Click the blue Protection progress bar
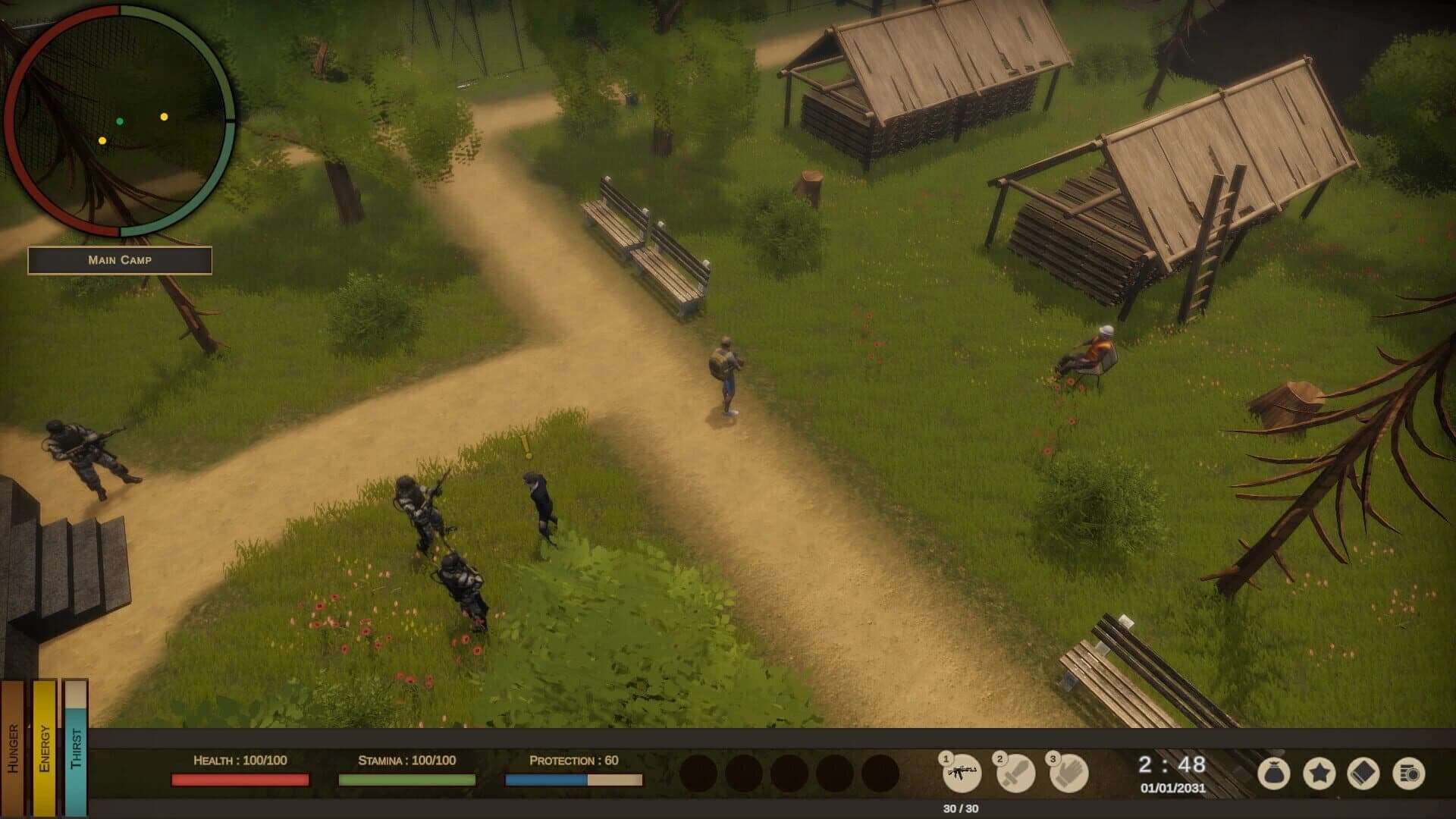This screenshot has width=1456, height=819. (544, 778)
